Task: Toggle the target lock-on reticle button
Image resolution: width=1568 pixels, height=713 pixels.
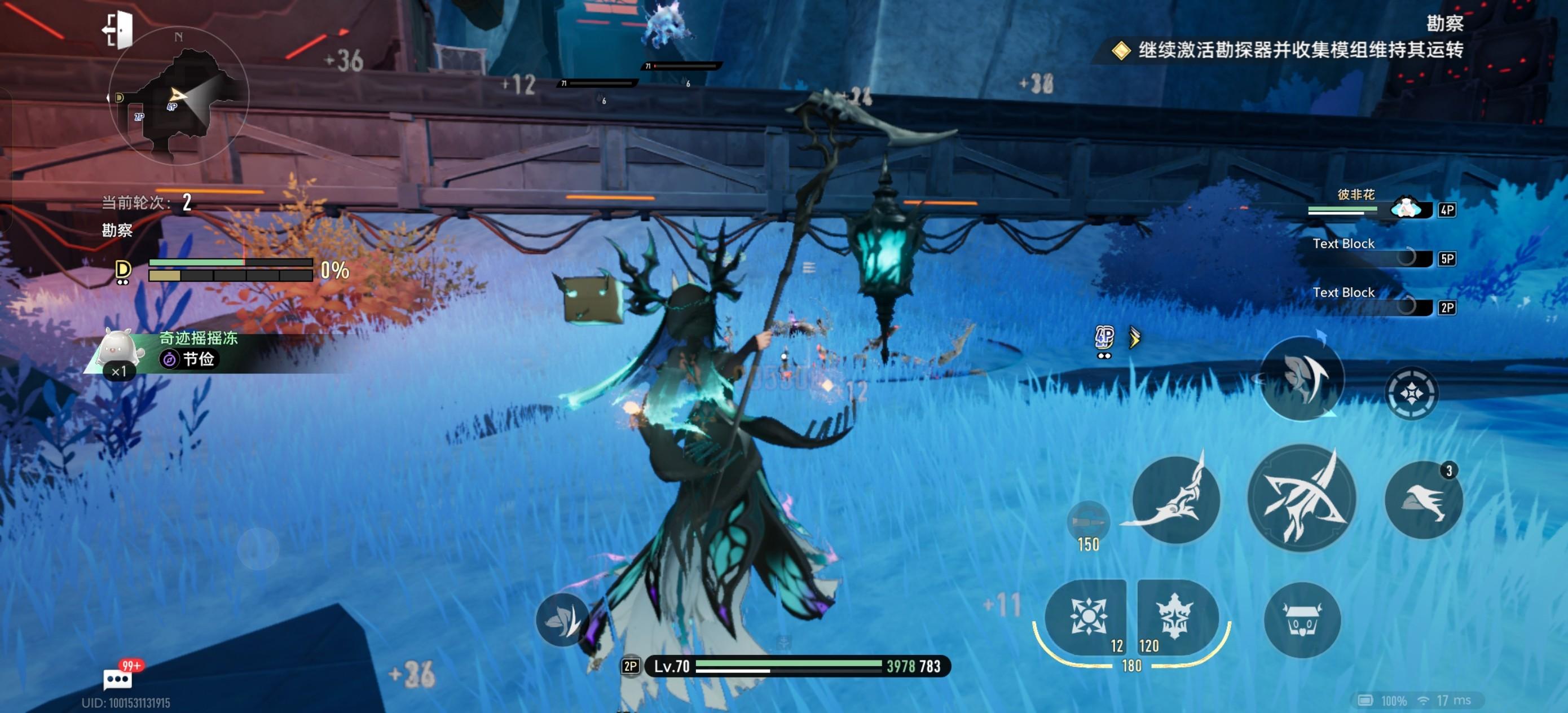Action: (1411, 393)
